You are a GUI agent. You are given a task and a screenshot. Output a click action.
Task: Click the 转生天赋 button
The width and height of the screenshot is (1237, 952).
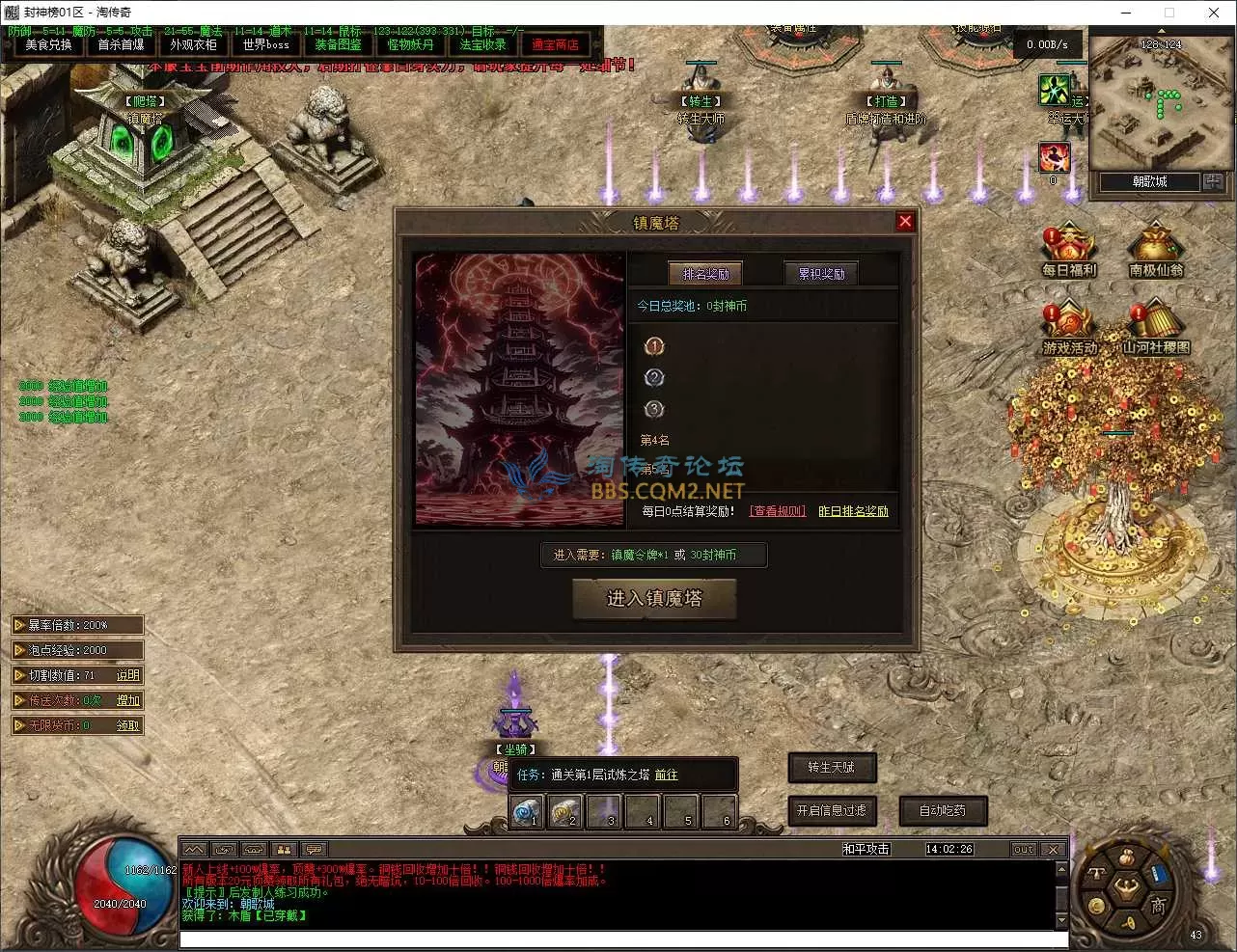pyautogui.click(x=831, y=768)
